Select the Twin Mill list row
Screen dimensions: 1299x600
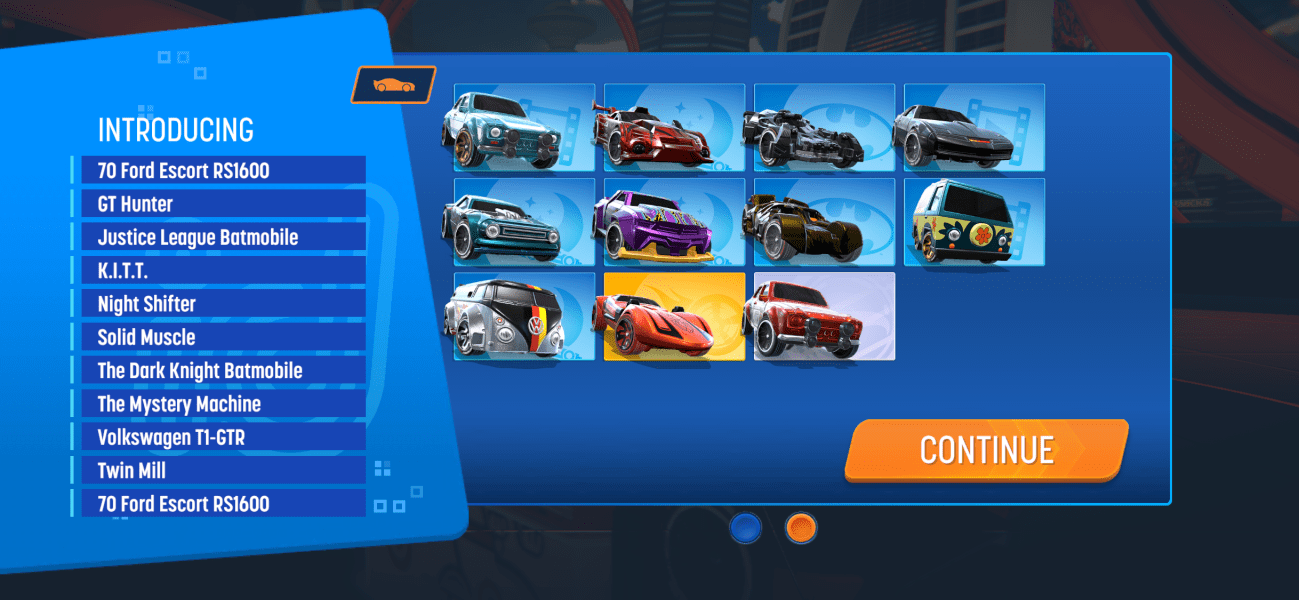pyautogui.click(x=218, y=470)
